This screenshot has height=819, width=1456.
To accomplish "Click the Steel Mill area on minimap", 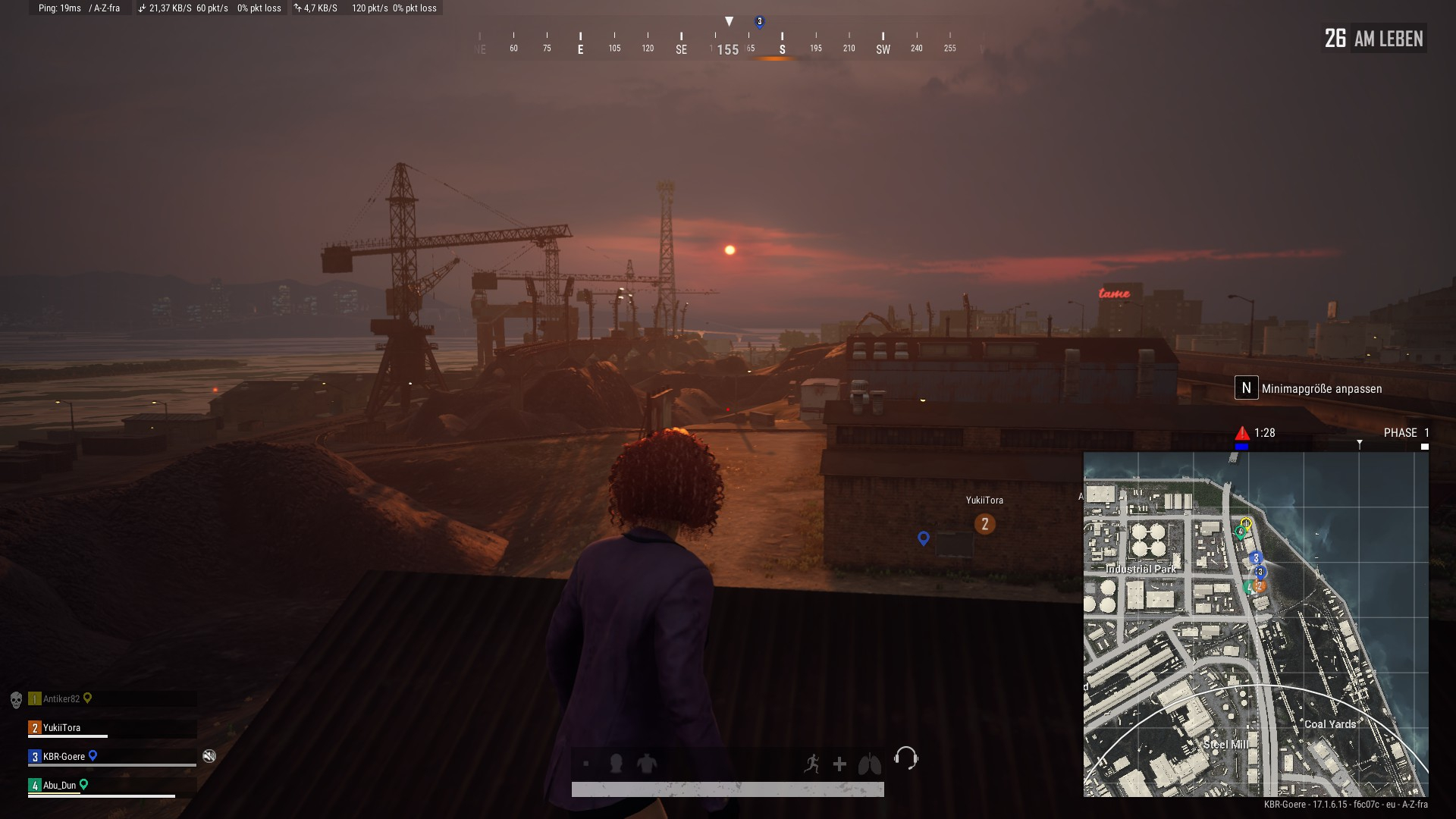I will pyautogui.click(x=1225, y=745).
